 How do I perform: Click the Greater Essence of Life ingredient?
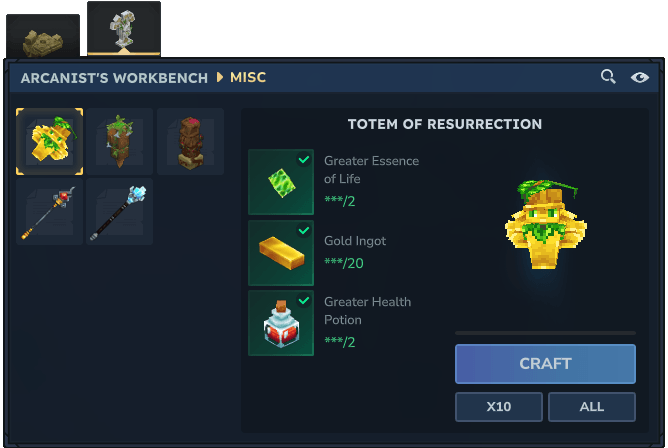point(281,183)
